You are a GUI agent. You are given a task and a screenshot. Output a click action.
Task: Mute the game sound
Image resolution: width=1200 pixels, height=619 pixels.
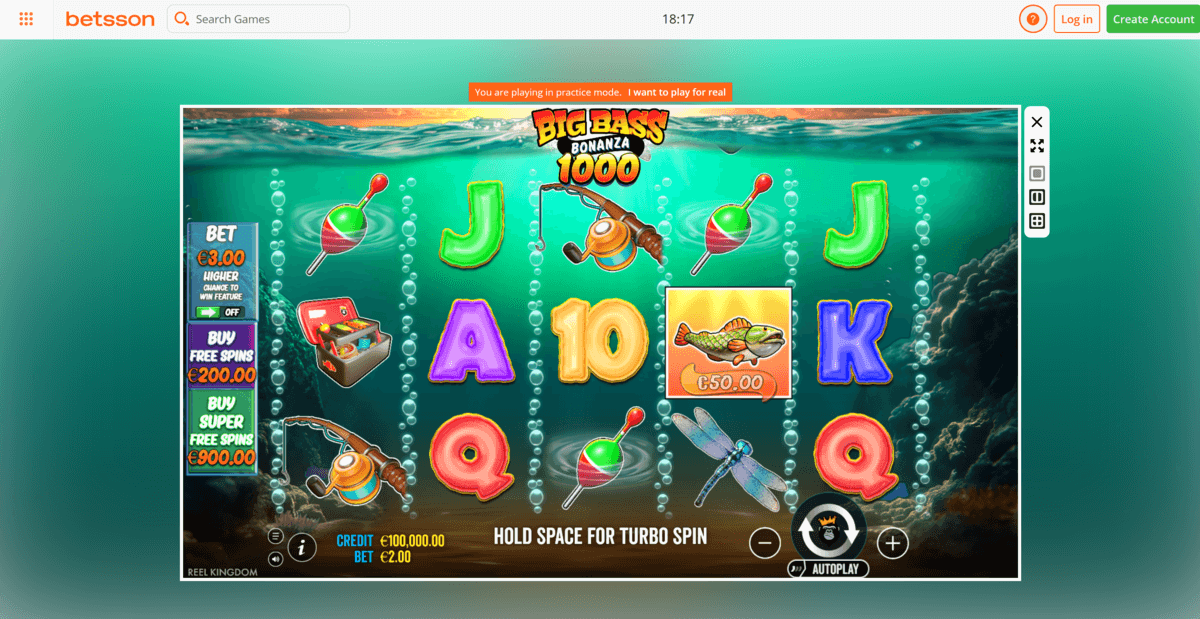click(275, 557)
